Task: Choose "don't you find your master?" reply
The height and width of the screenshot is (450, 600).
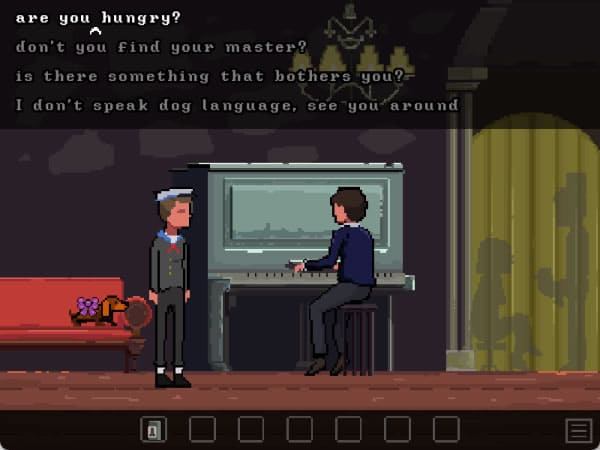Action: click(161, 47)
